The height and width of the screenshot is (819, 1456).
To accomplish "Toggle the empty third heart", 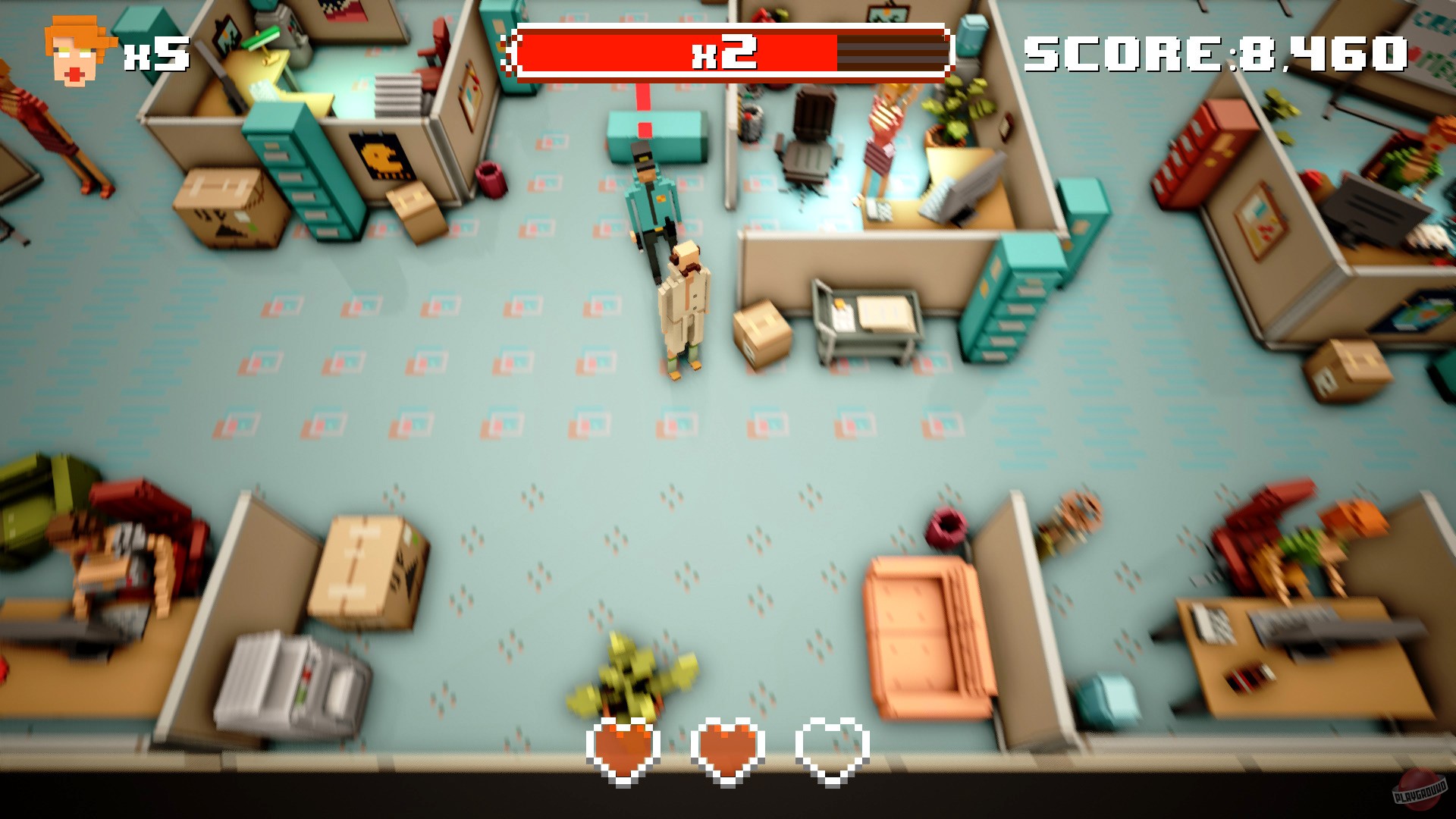I will [833, 751].
